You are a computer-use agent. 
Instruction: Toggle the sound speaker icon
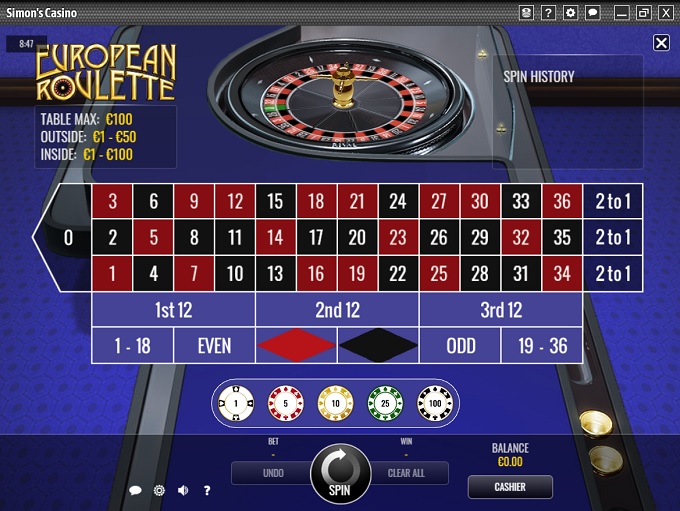coord(183,491)
